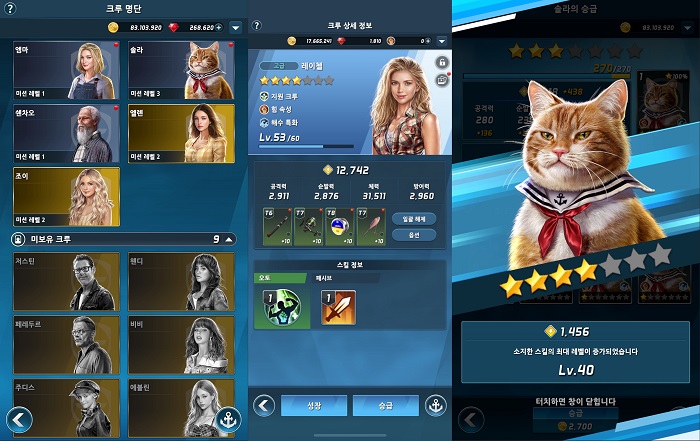Click the 일괄 해제 unequip-all button
The height and width of the screenshot is (441, 700).
(414, 217)
